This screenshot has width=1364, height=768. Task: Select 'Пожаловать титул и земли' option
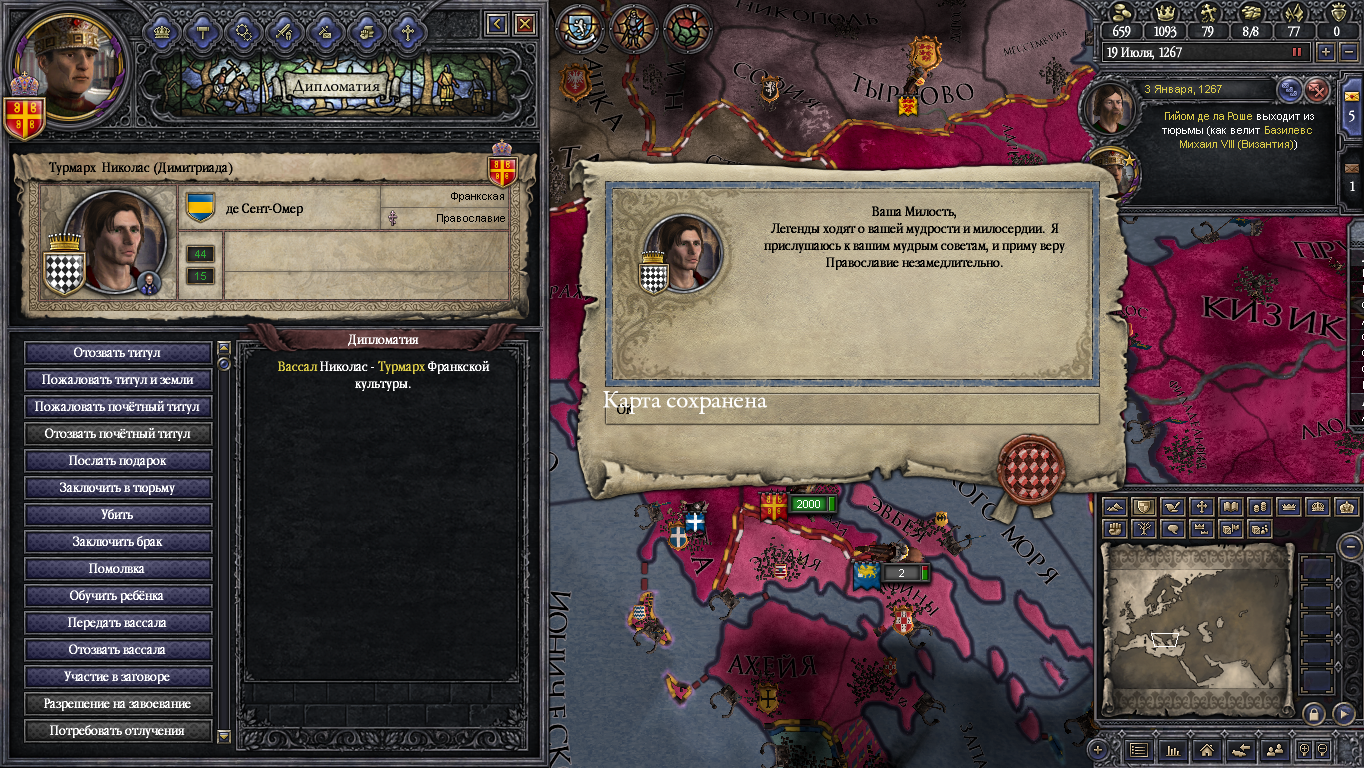point(117,380)
